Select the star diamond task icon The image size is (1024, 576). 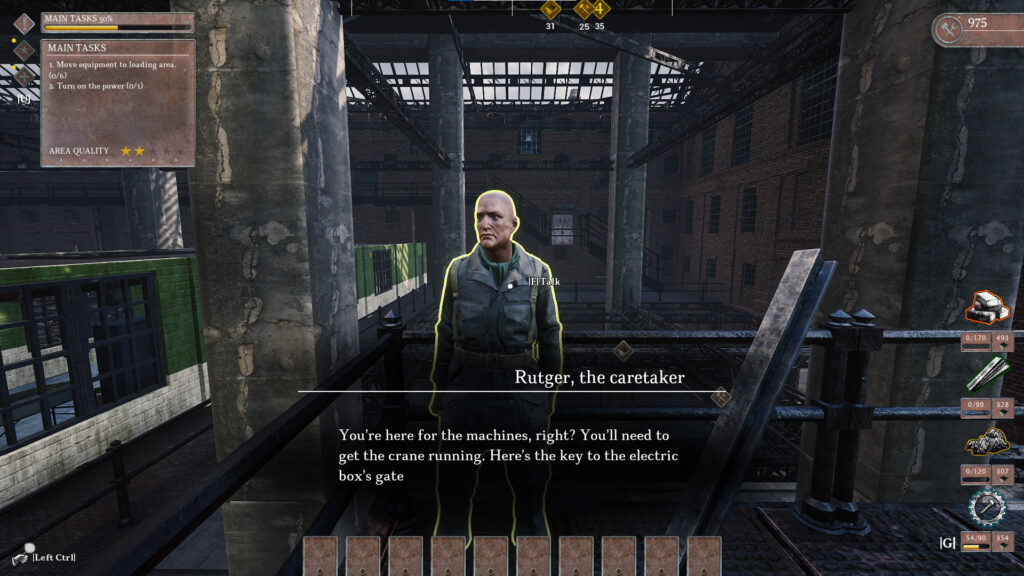24,49
